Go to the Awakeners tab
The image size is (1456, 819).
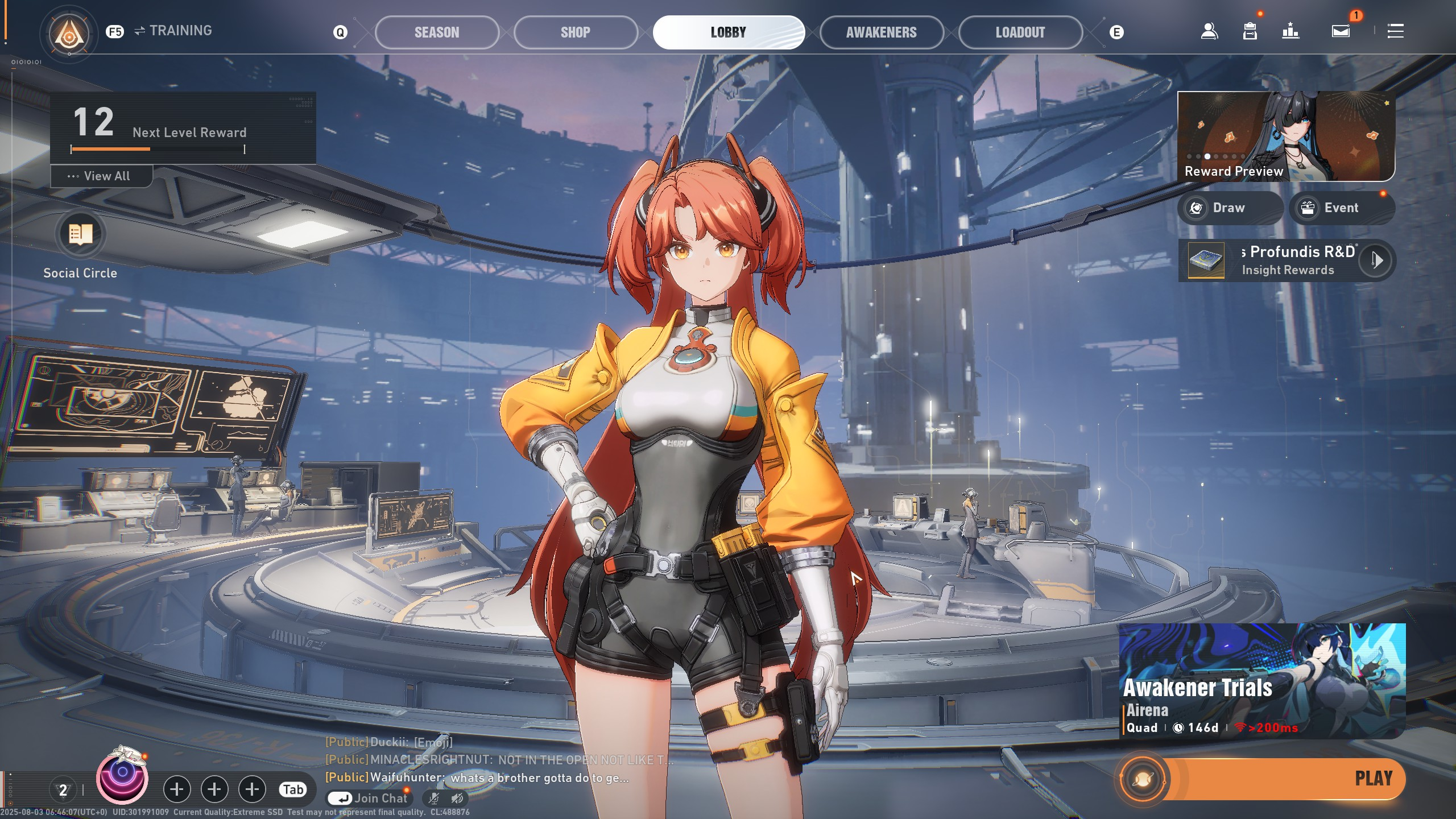tap(881, 32)
